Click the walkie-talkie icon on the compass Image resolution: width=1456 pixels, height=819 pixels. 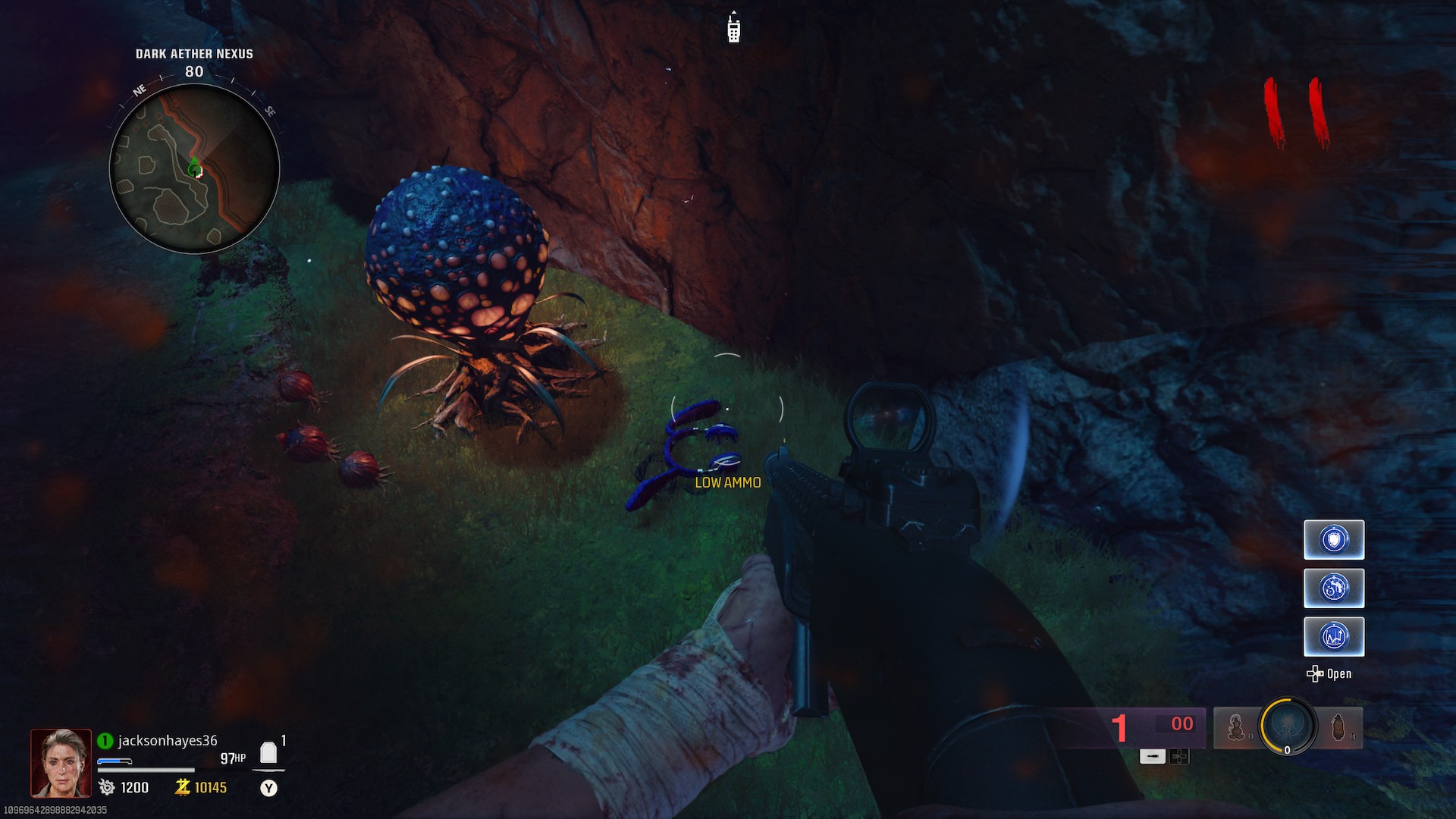pyautogui.click(x=733, y=28)
